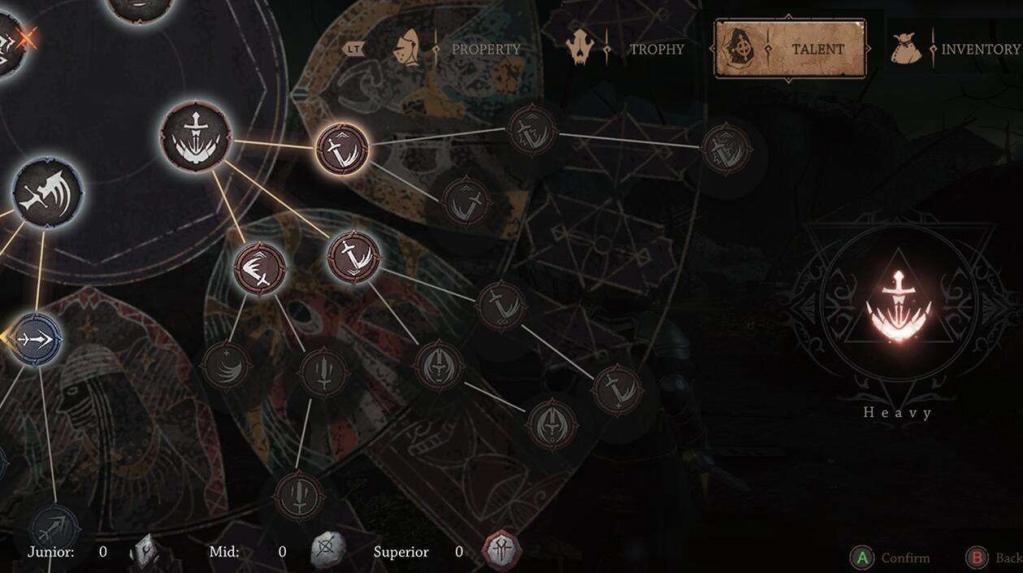Choose the large sword with claw slash talent node
Viewport: 1023px width, 573px height.
point(48,192)
